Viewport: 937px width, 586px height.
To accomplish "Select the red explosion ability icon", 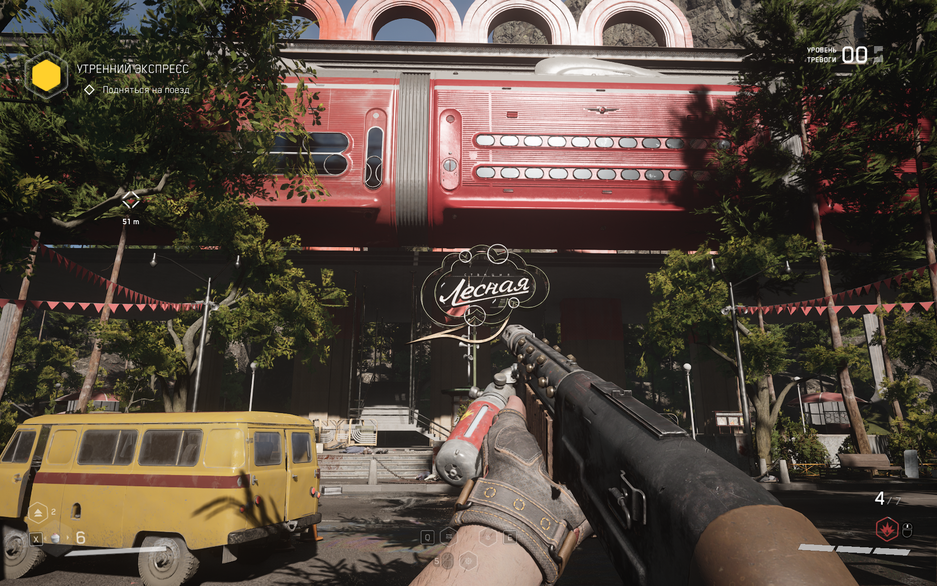I will coord(886,529).
